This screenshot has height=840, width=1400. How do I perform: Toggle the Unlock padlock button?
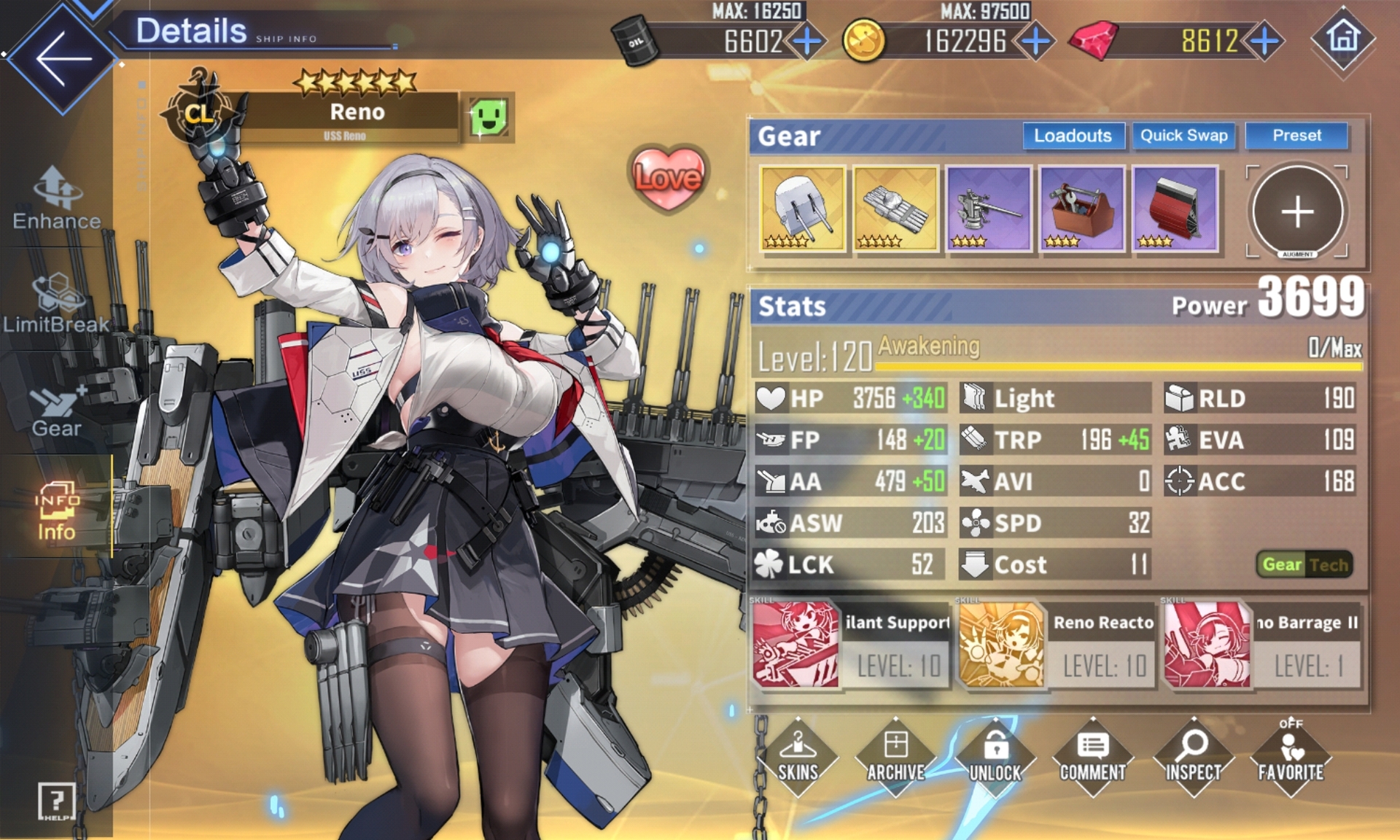click(x=995, y=757)
